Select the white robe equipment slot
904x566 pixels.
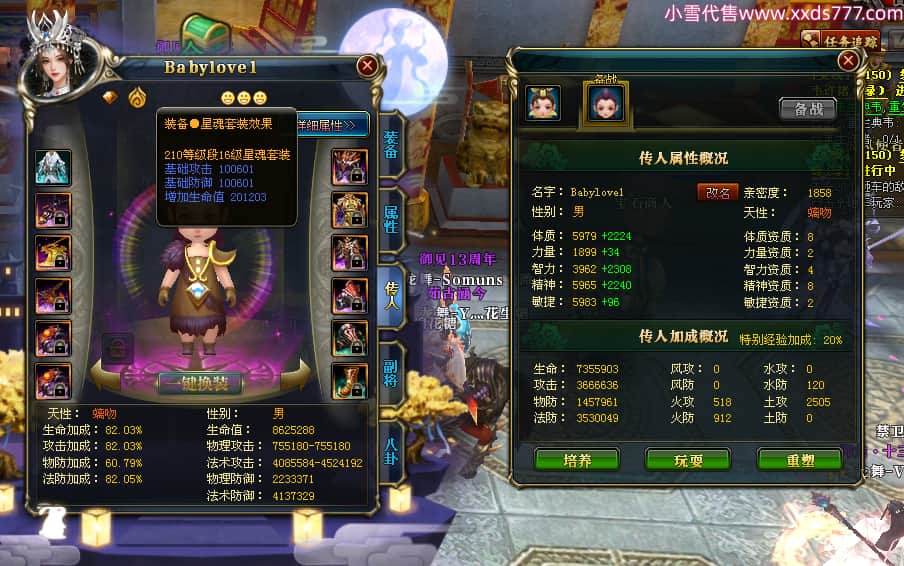(x=53, y=168)
